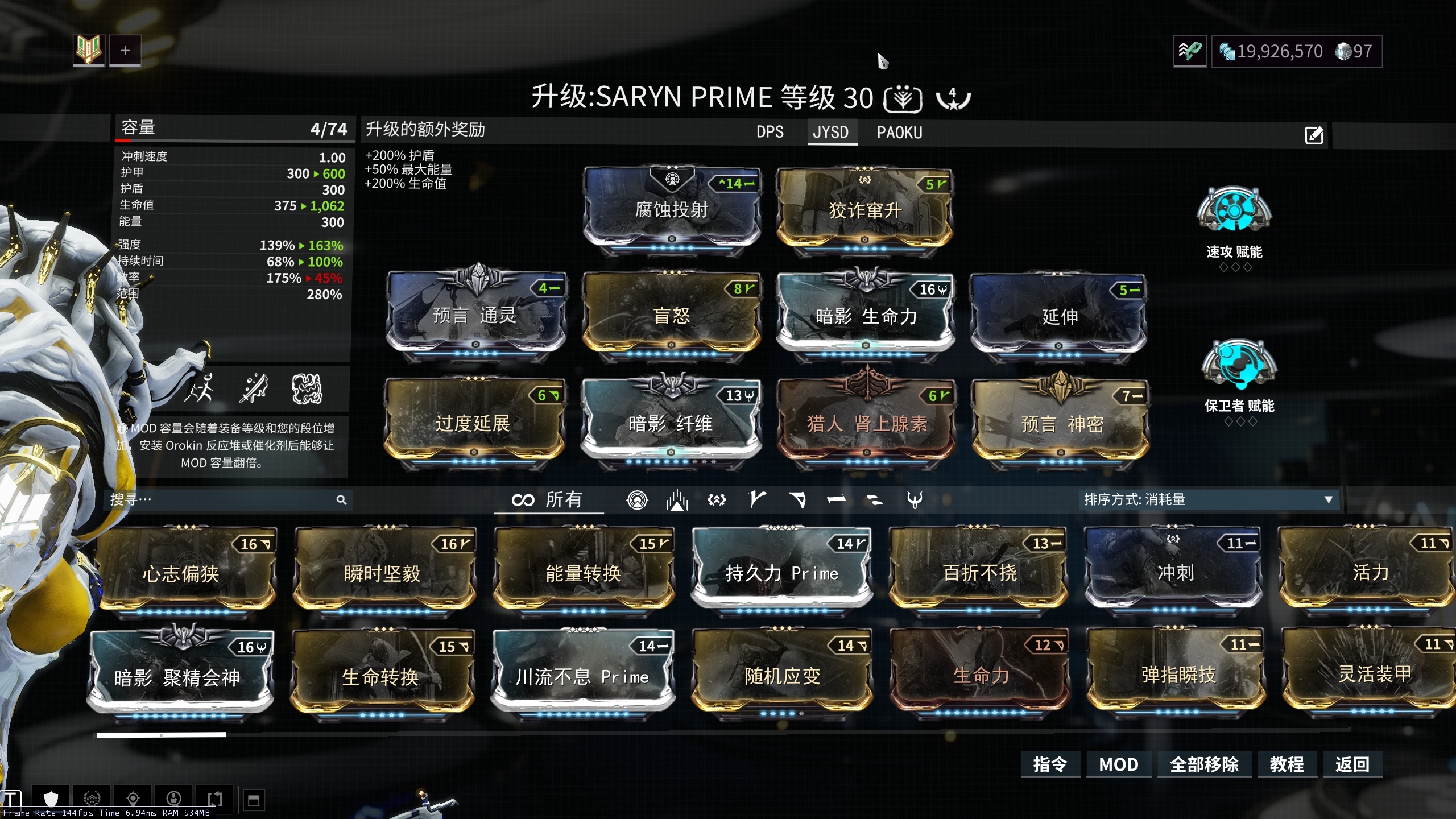Click the 搜寻 search input field
Viewport: 1456px width, 819px height.
227,500
